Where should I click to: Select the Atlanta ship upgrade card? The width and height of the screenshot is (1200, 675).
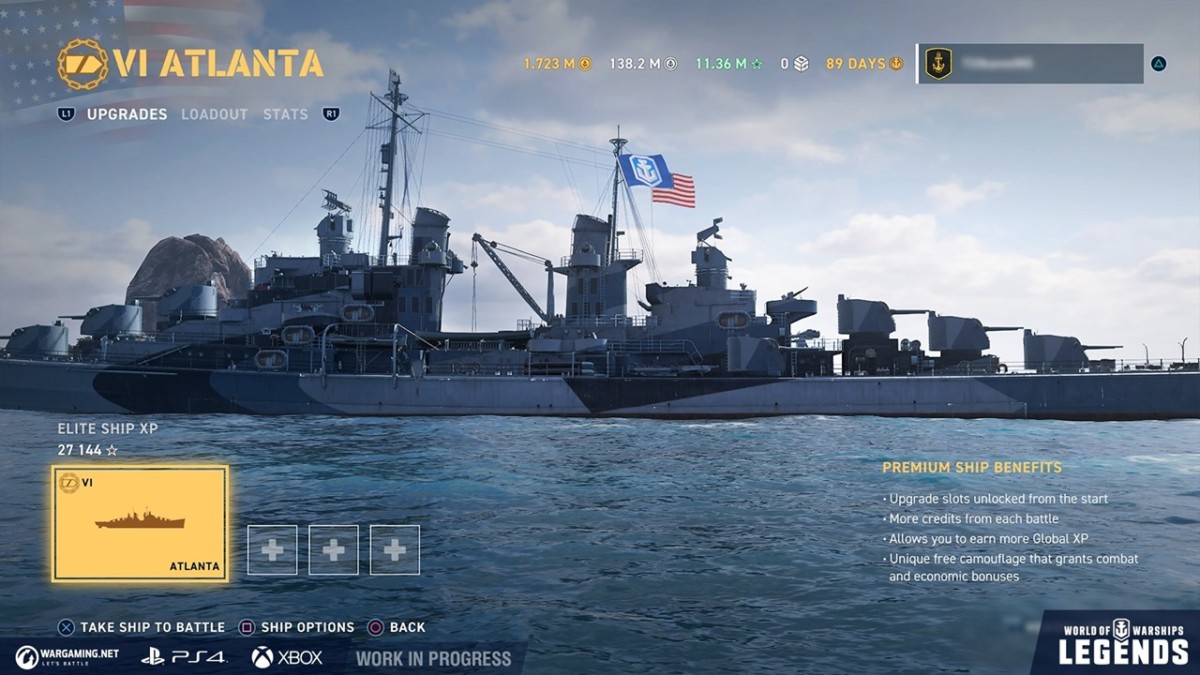(140, 523)
